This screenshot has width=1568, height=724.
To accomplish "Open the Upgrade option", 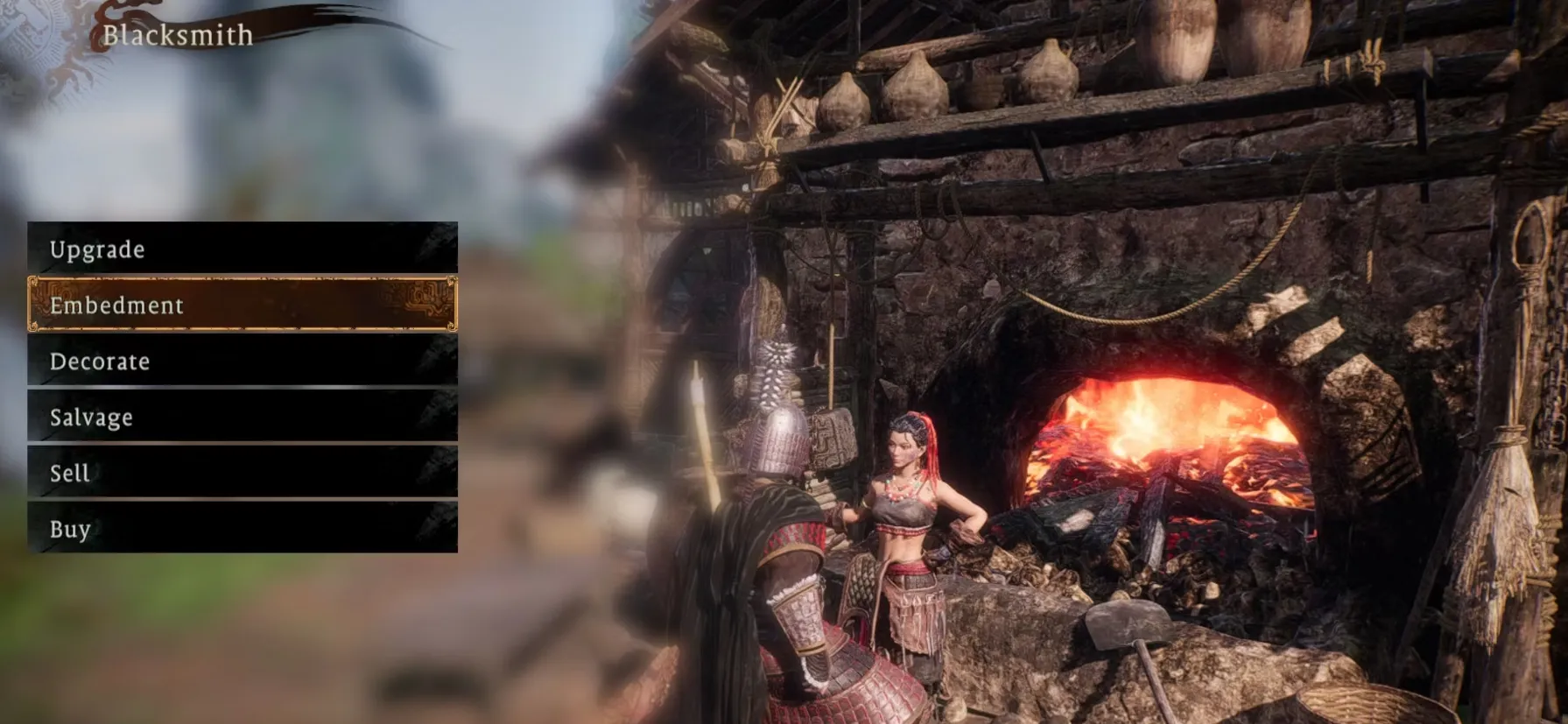I will pyautogui.click(x=242, y=249).
